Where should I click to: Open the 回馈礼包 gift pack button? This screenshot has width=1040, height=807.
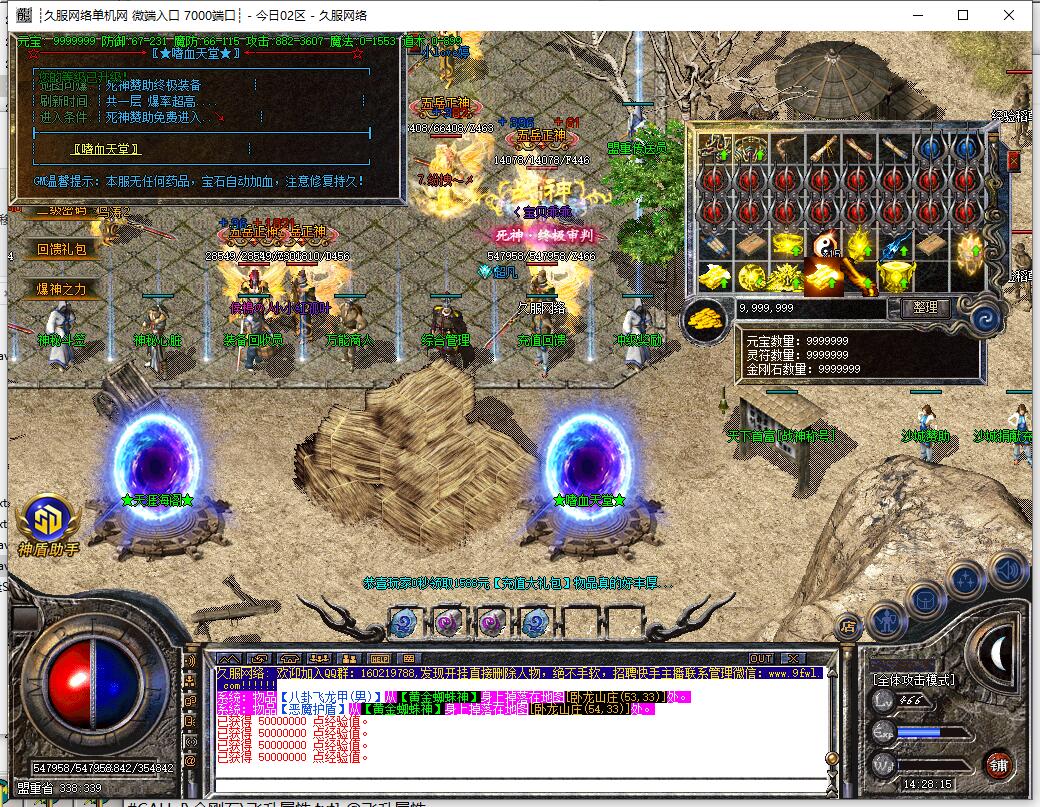62,249
